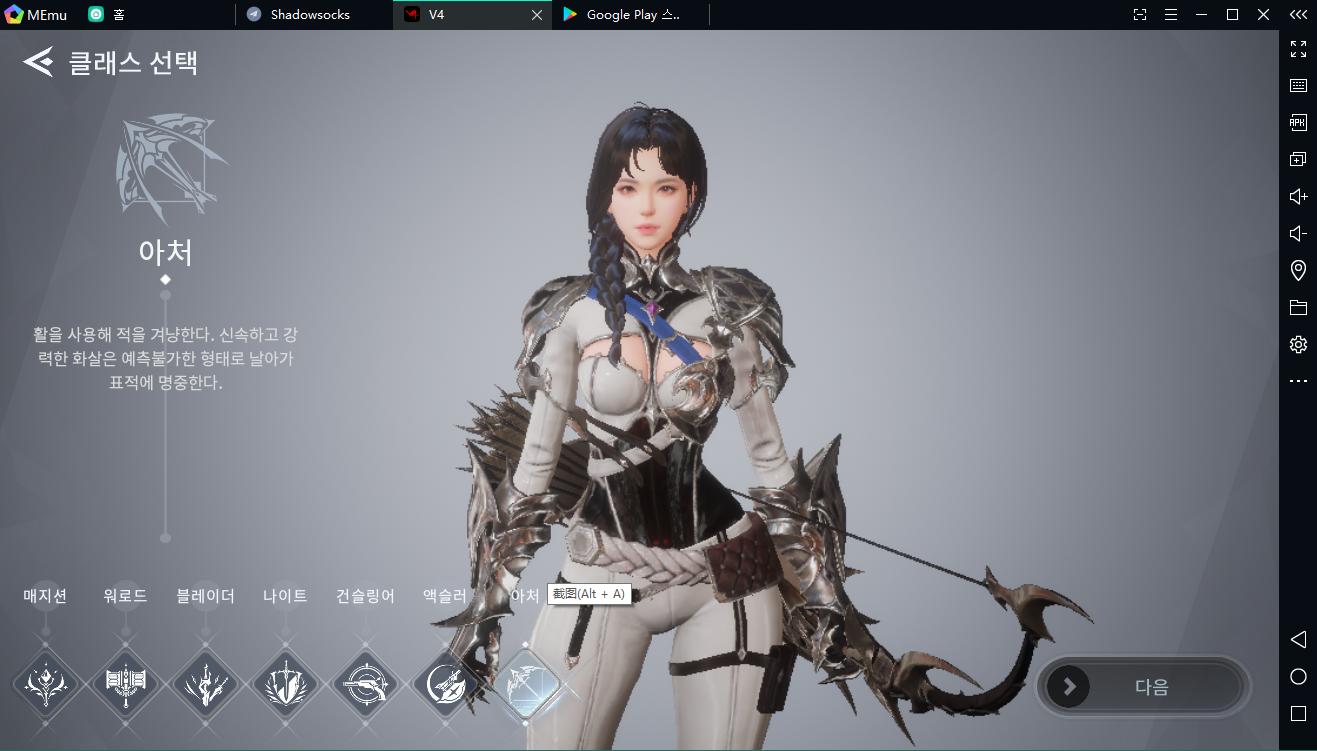1317x751 pixels.
Task: Tap the Android back triangle button
Action: [x=1298, y=639]
